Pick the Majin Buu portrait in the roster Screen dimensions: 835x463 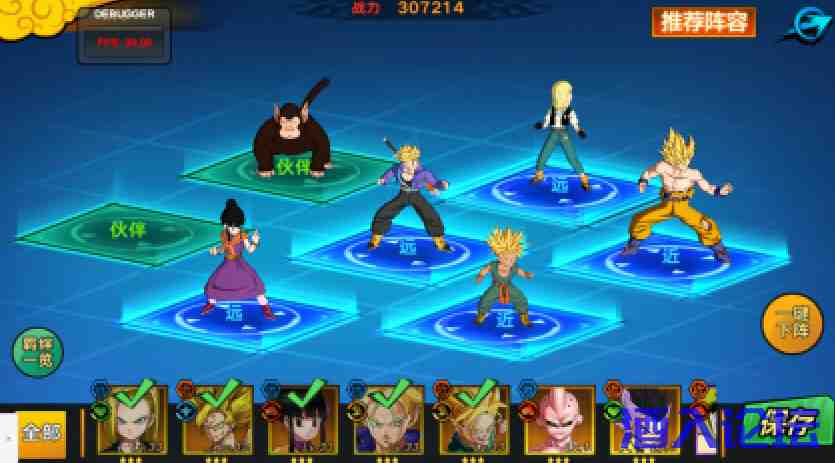[559, 420]
